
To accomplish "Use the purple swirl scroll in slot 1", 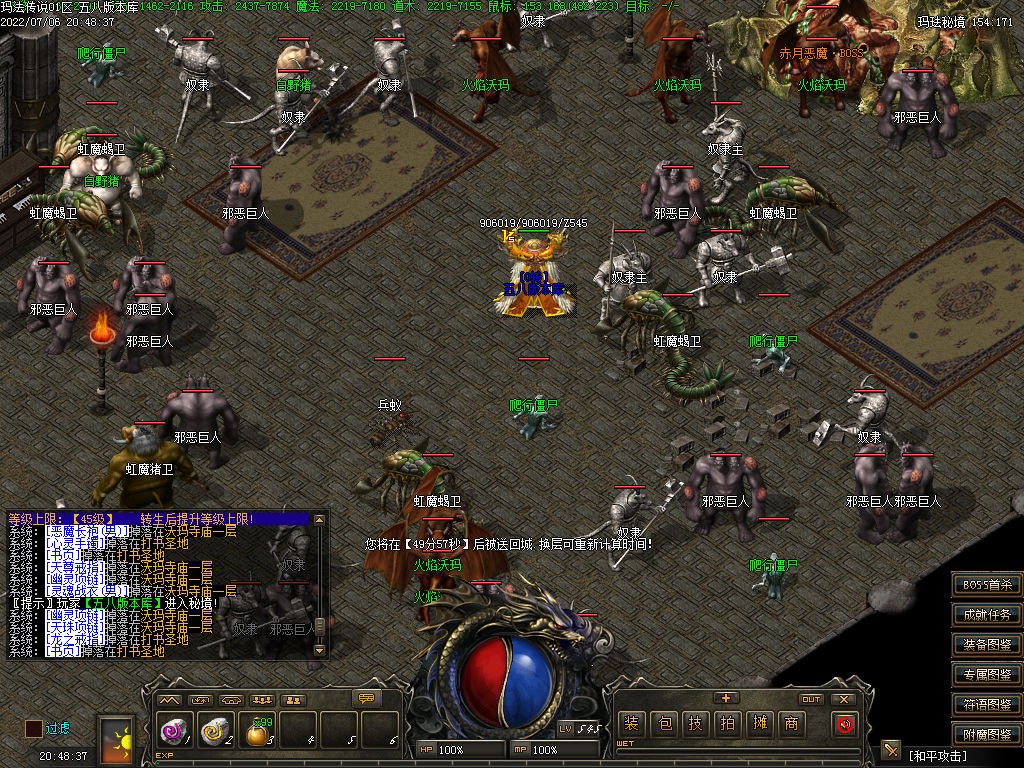I will point(172,733).
